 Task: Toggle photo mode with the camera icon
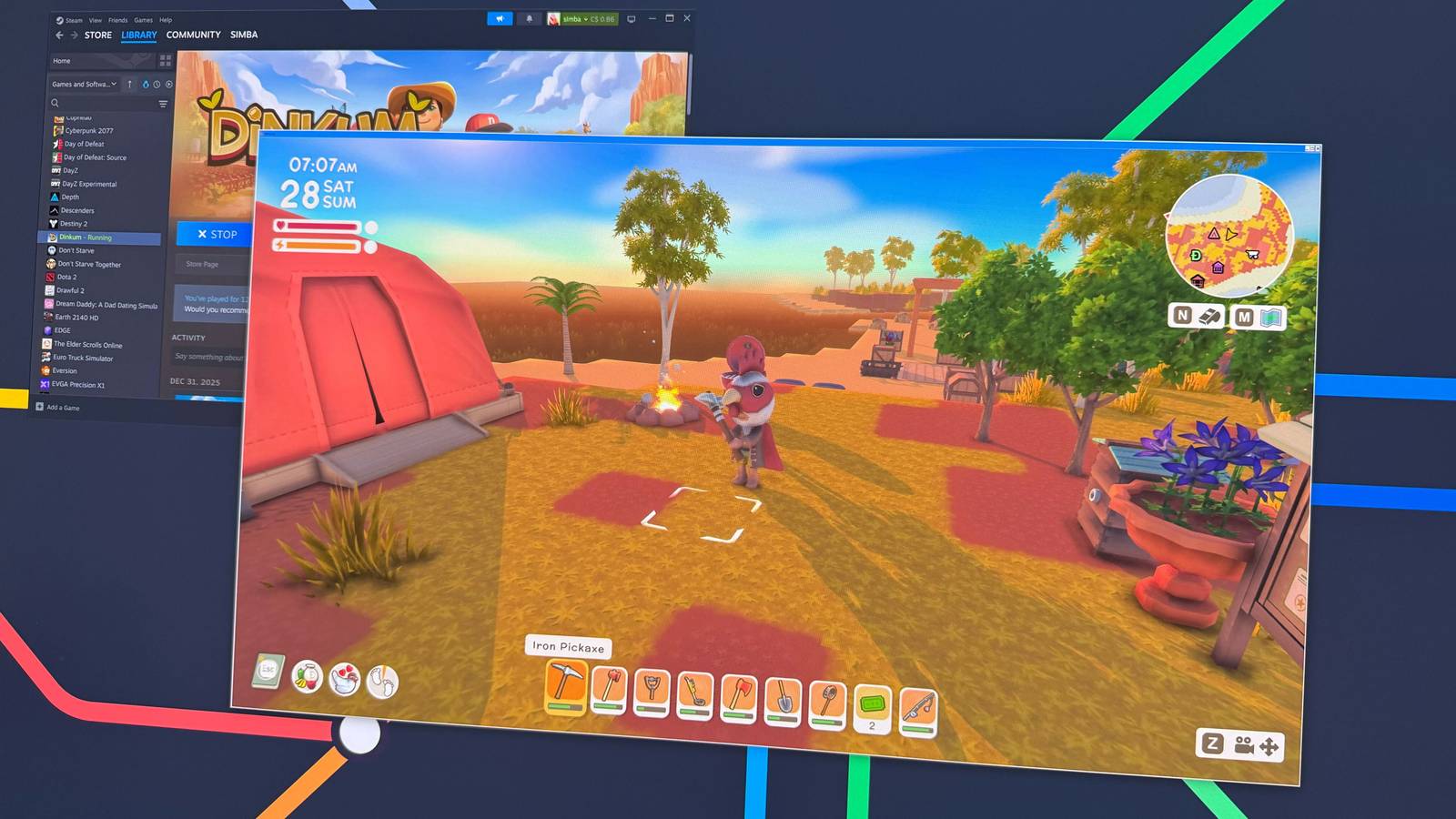(1246, 744)
